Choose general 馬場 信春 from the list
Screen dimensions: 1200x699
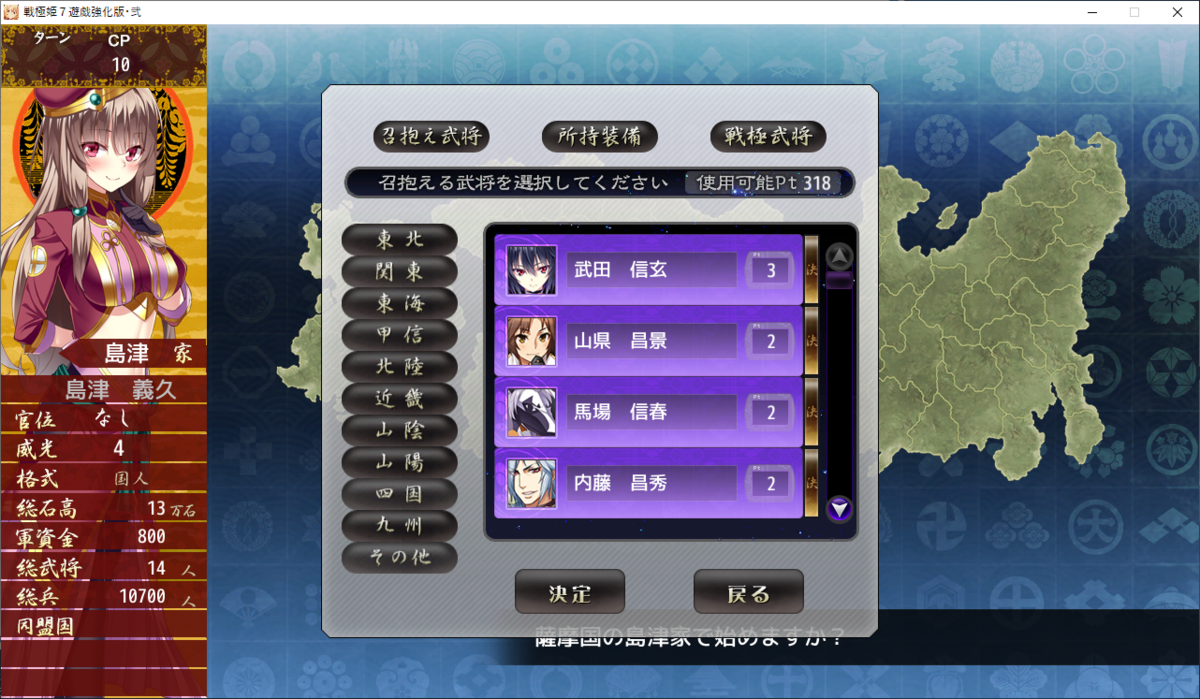click(x=650, y=412)
